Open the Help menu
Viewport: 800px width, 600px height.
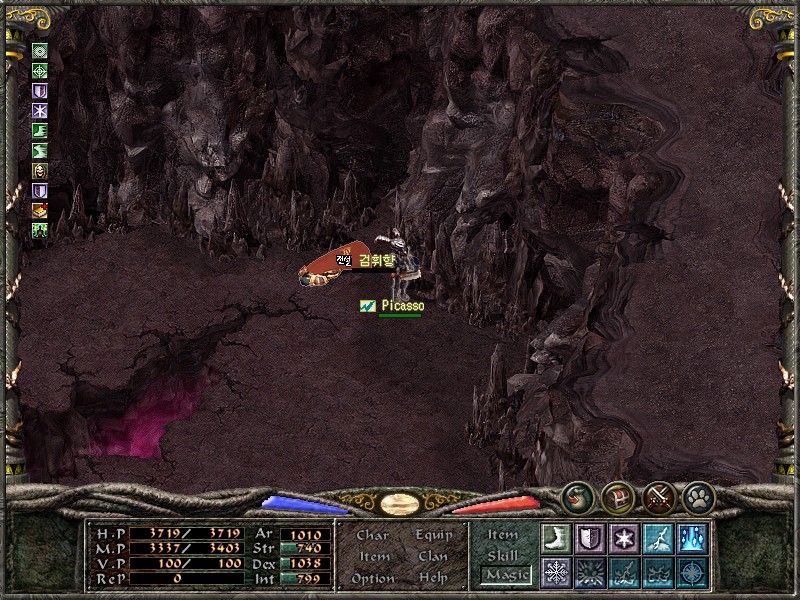click(x=433, y=579)
